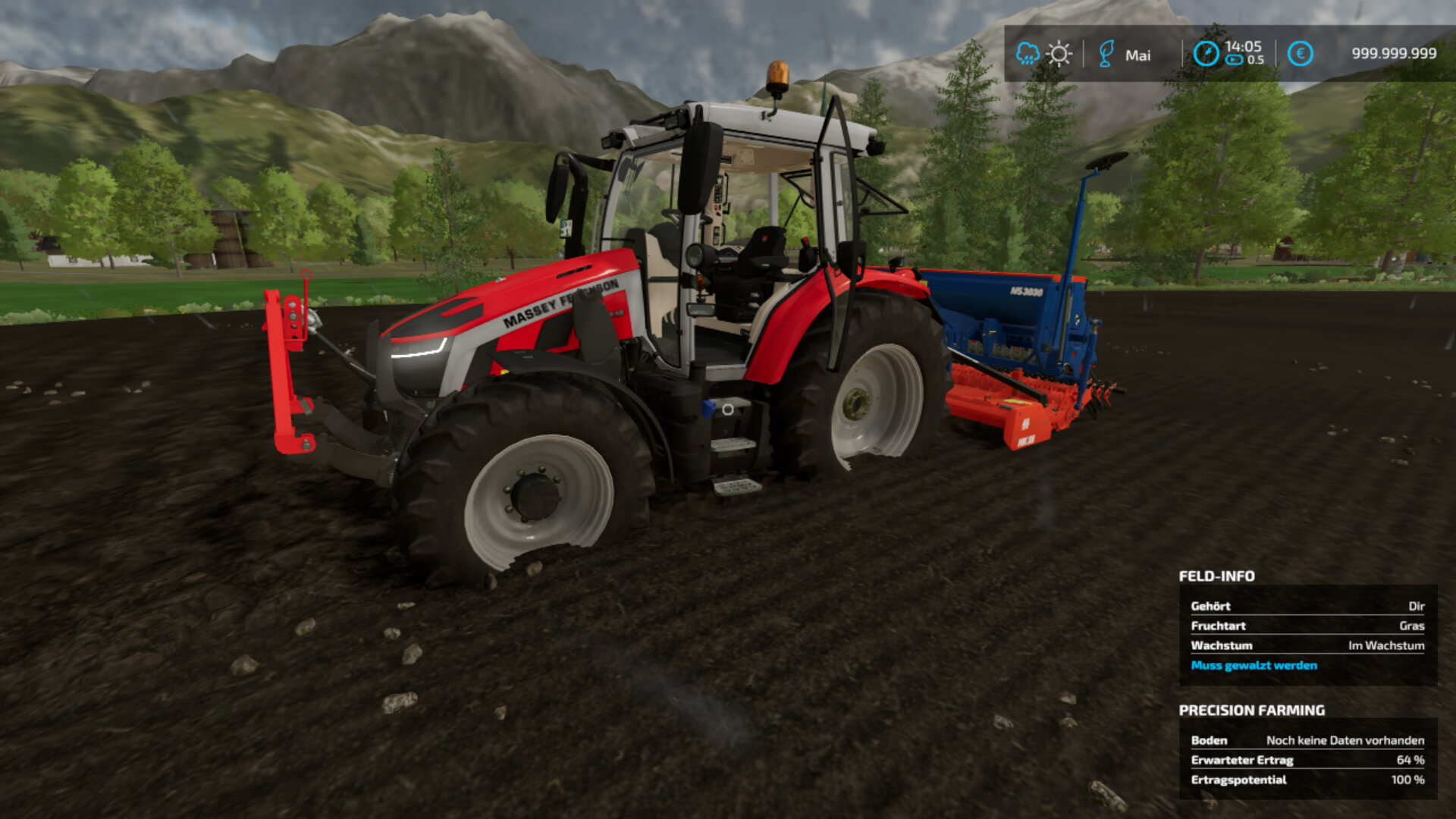
Task: Click the euro coin money icon
Action: tap(1300, 54)
